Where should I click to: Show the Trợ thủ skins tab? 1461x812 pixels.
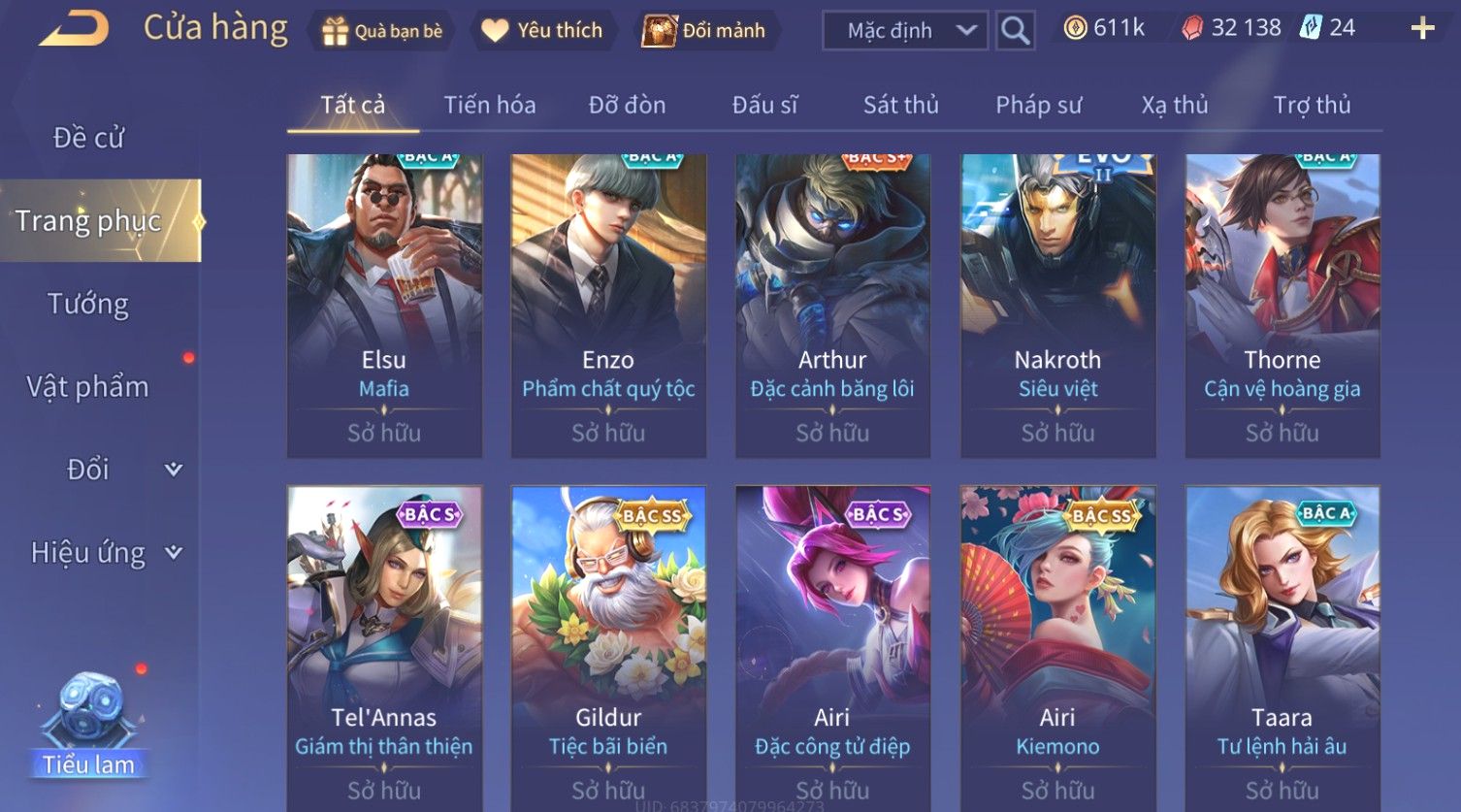(1312, 105)
